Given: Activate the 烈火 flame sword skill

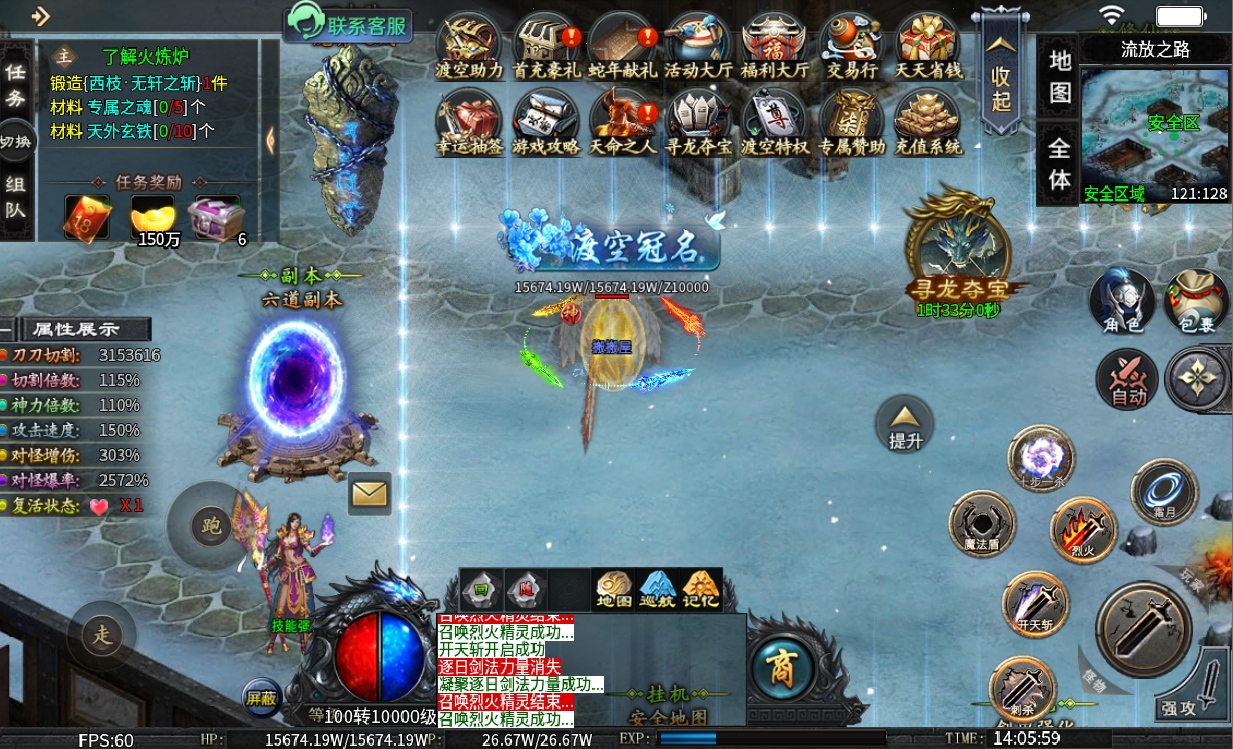Looking at the screenshot, I should coord(1083,529).
